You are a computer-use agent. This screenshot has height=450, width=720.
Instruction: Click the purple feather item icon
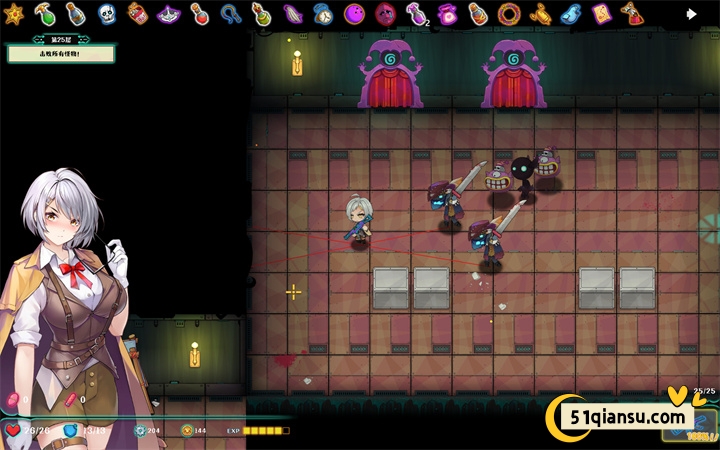click(292, 13)
